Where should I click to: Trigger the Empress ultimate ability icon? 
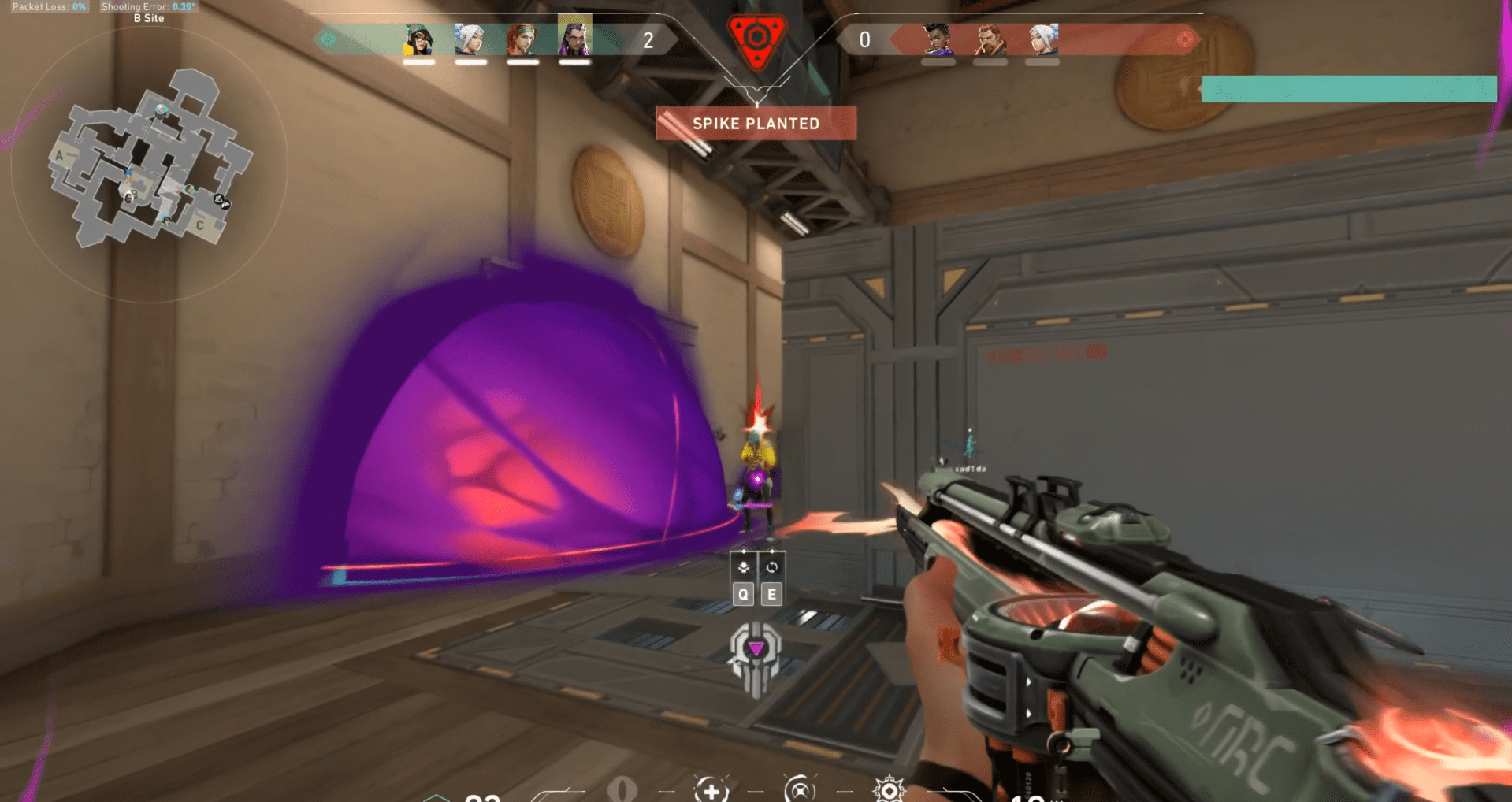click(889, 790)
